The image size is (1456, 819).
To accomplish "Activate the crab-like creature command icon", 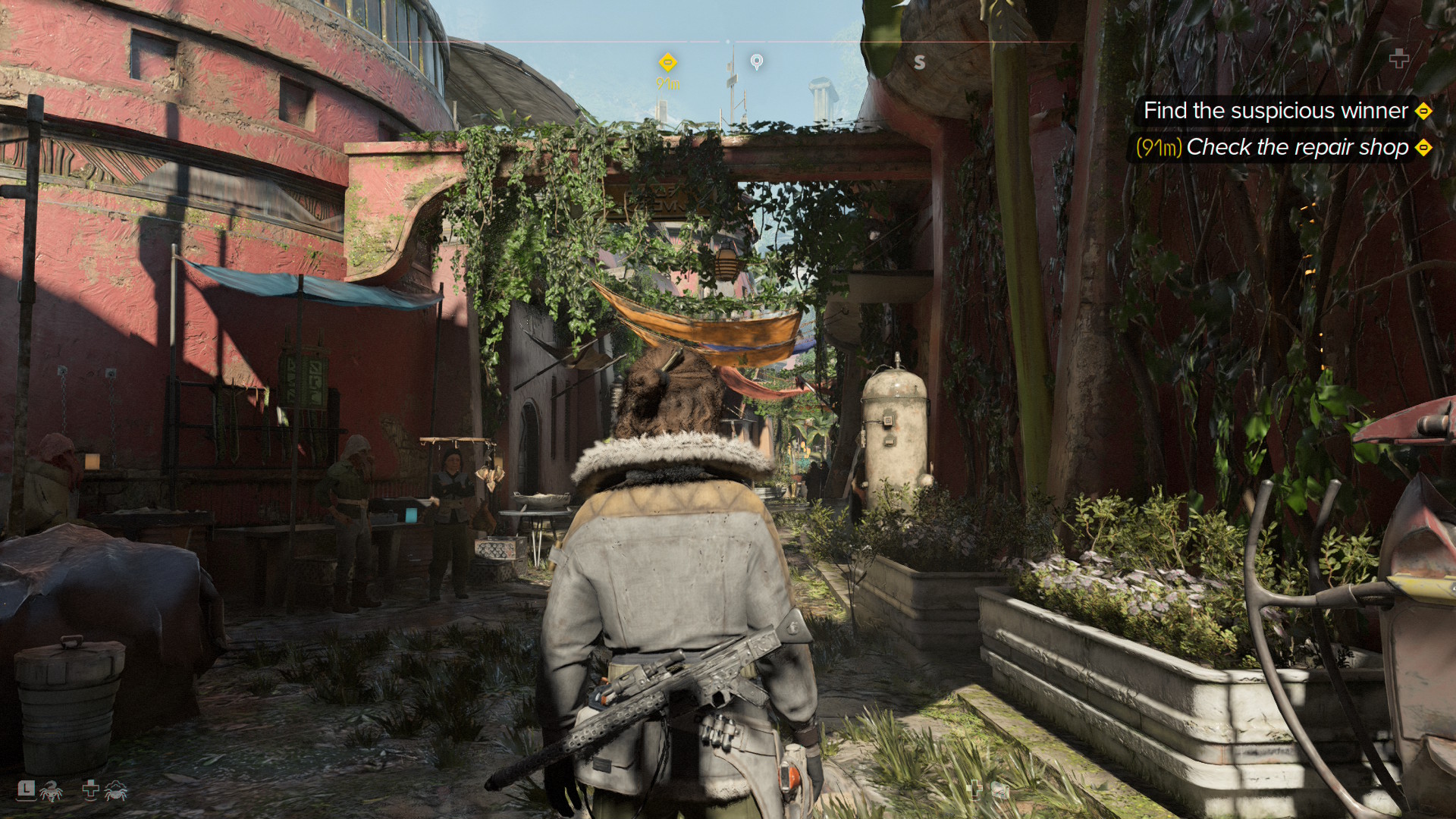I will coord(116,791).
